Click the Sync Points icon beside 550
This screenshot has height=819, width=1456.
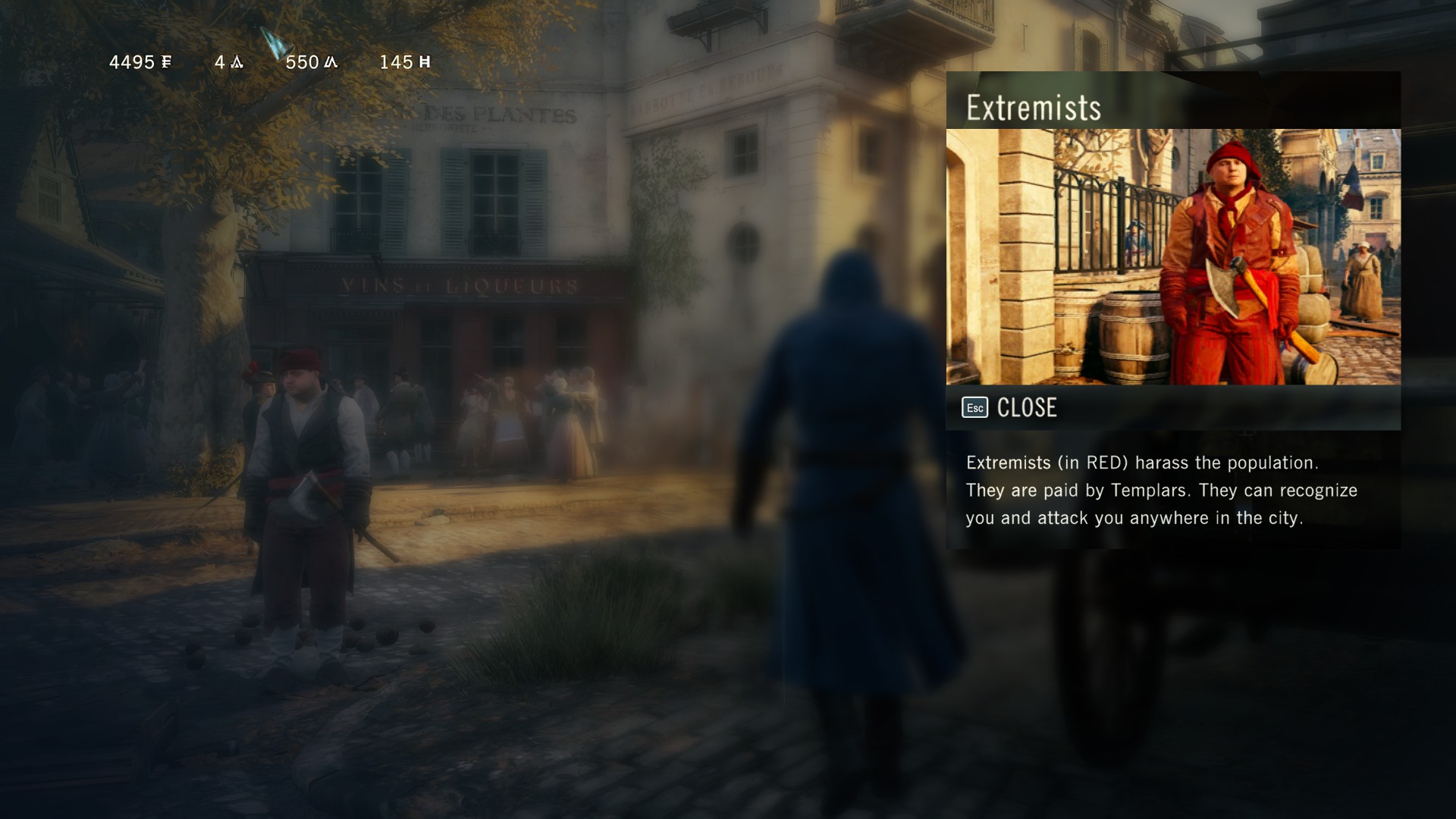tap(331, 63)
